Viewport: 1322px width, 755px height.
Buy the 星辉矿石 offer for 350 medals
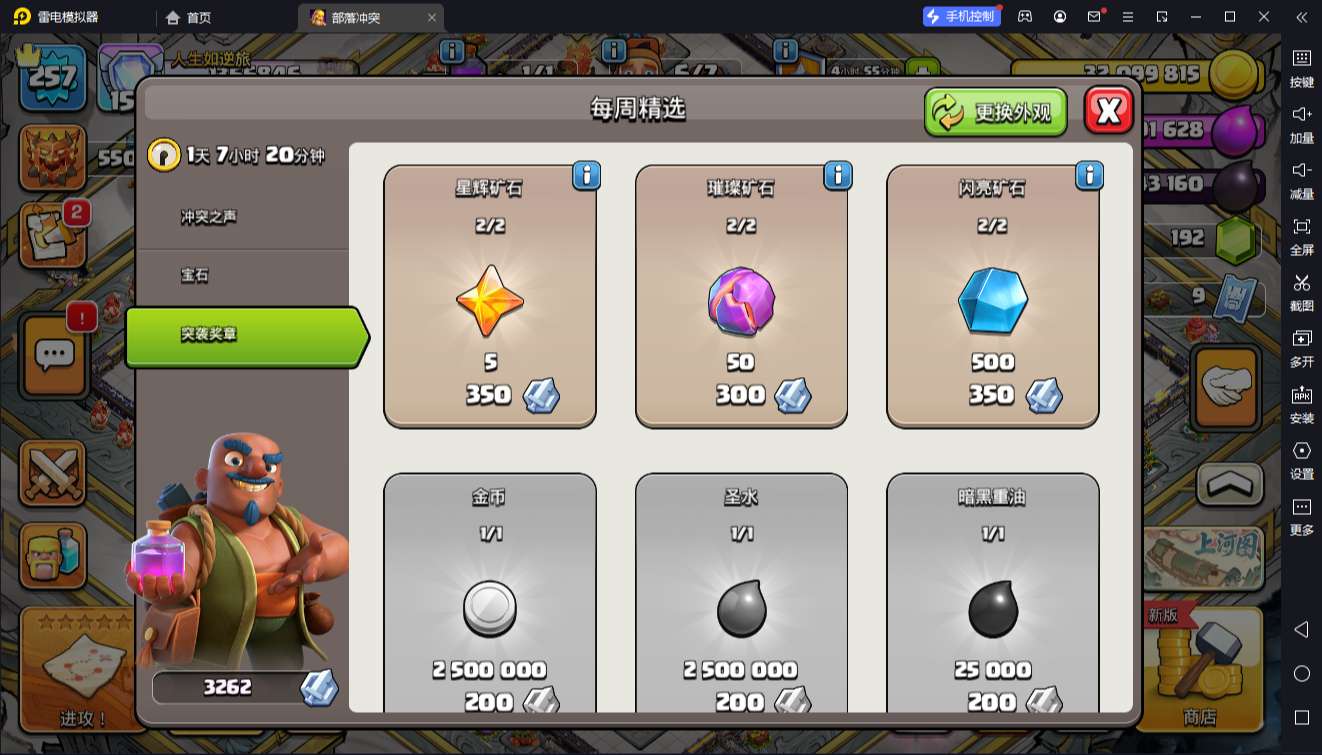pos(490,297)
